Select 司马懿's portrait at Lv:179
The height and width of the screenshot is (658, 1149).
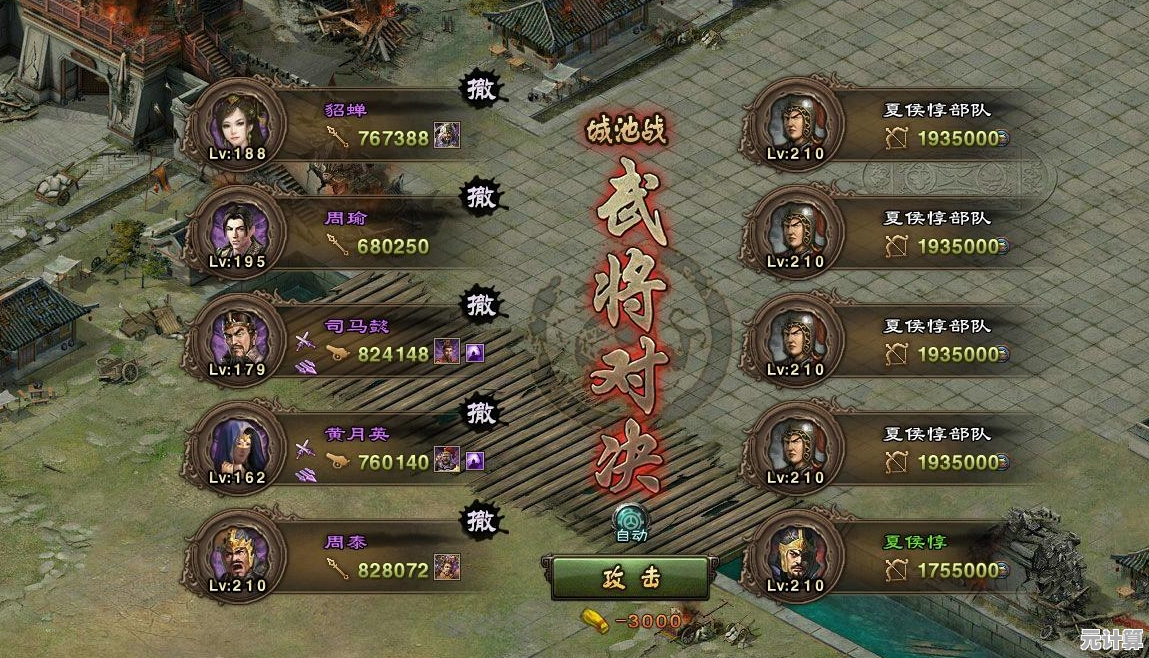(x=237, y=339)
